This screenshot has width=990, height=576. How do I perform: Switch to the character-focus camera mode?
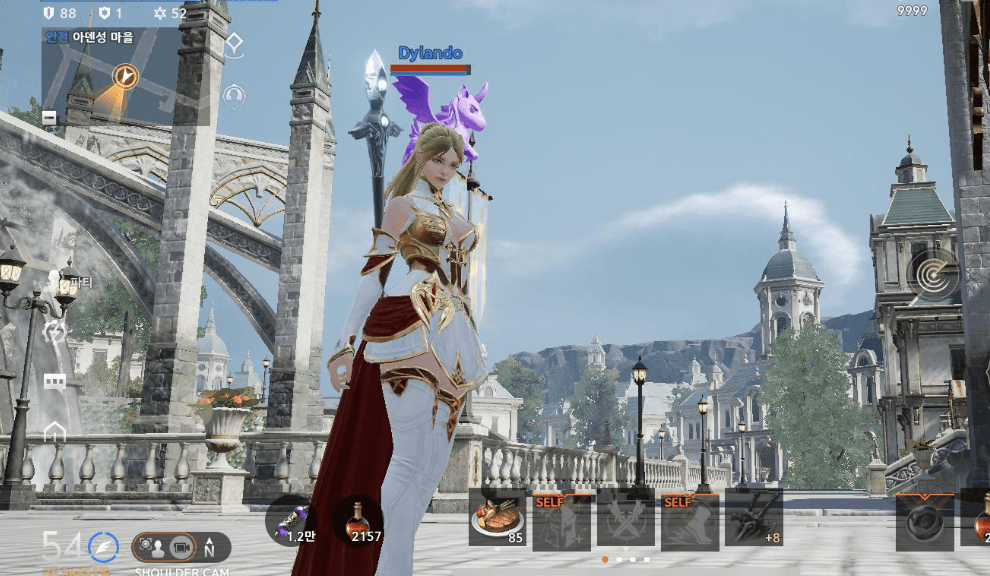tap(153, 547)
